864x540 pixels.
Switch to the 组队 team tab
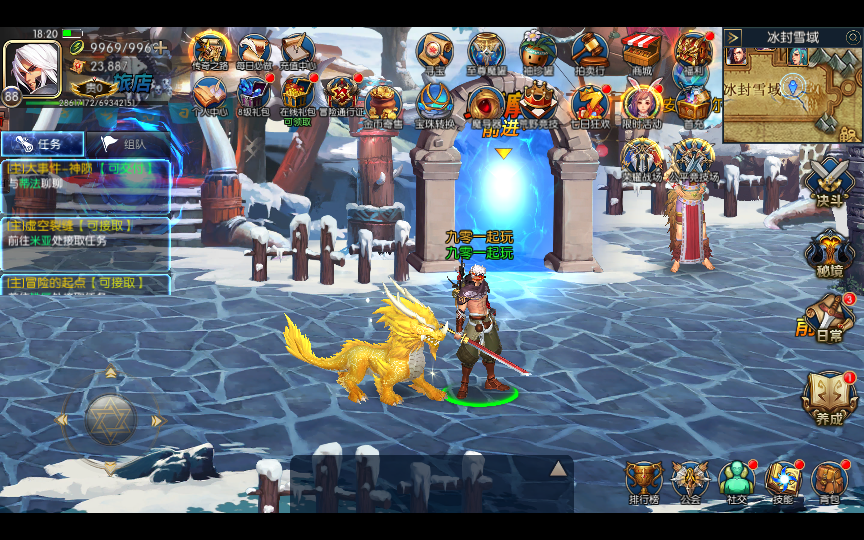pyautogui.click(x=127, y=144)
